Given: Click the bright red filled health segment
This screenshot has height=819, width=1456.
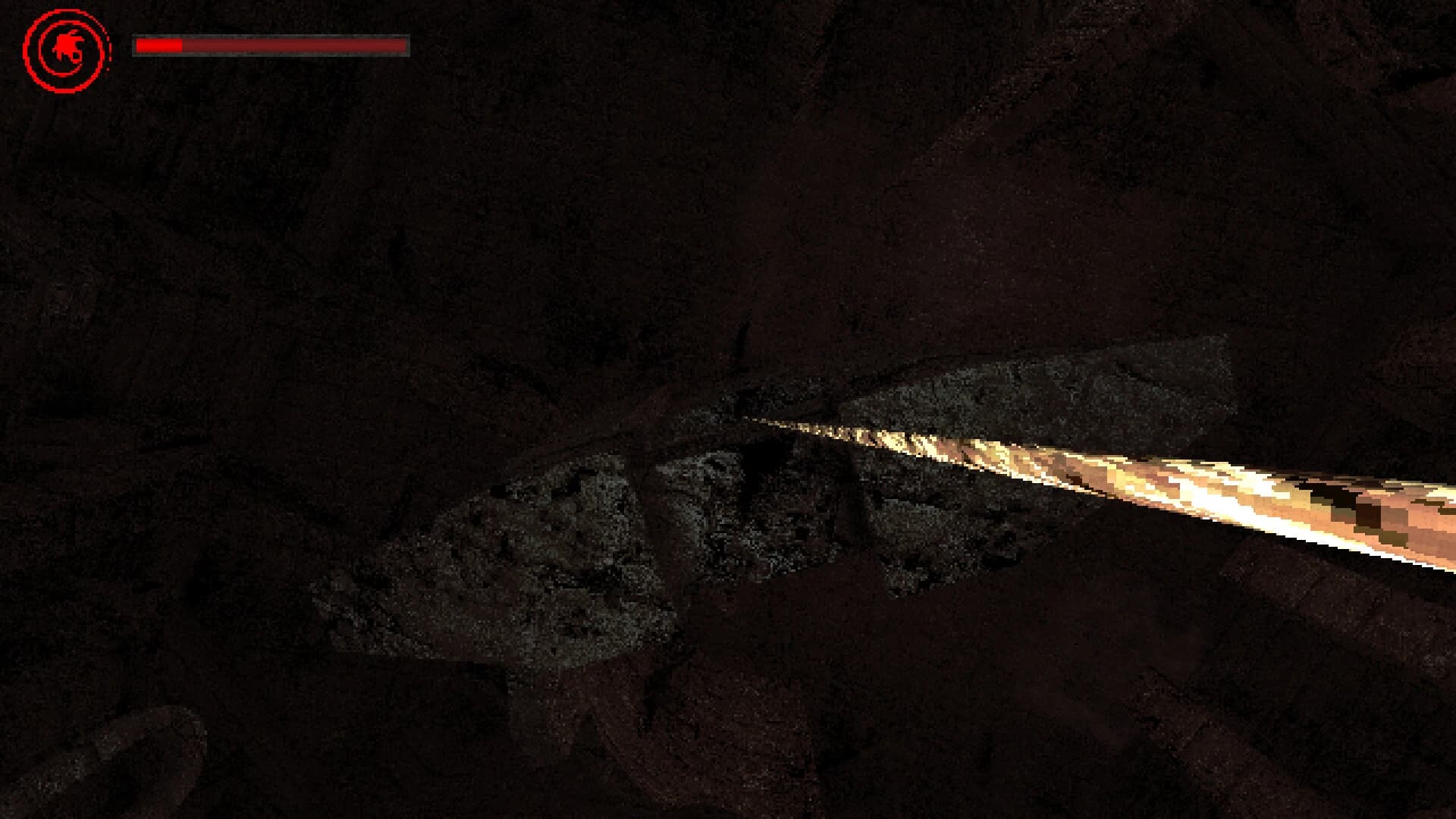Looking at the screenshot, I should 159,45.
